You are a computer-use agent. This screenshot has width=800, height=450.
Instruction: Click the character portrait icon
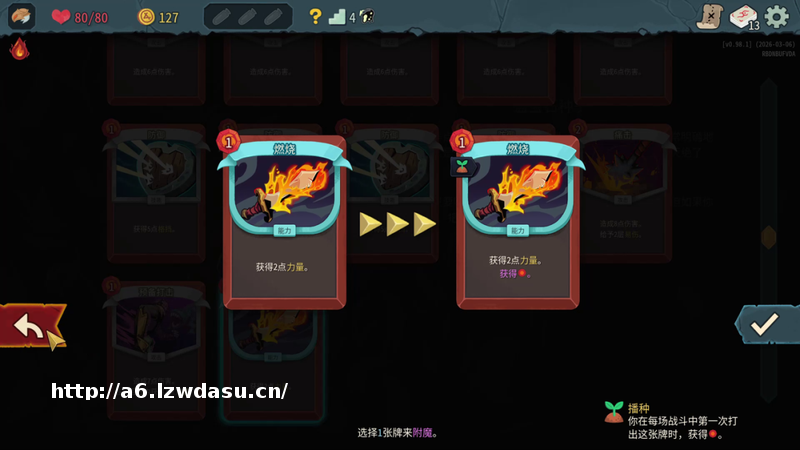(21, 16)
